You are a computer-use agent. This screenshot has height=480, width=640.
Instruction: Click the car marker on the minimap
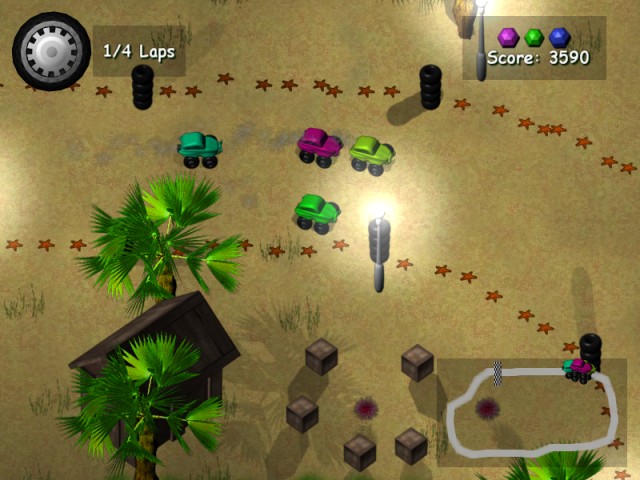tap(578, 368)
